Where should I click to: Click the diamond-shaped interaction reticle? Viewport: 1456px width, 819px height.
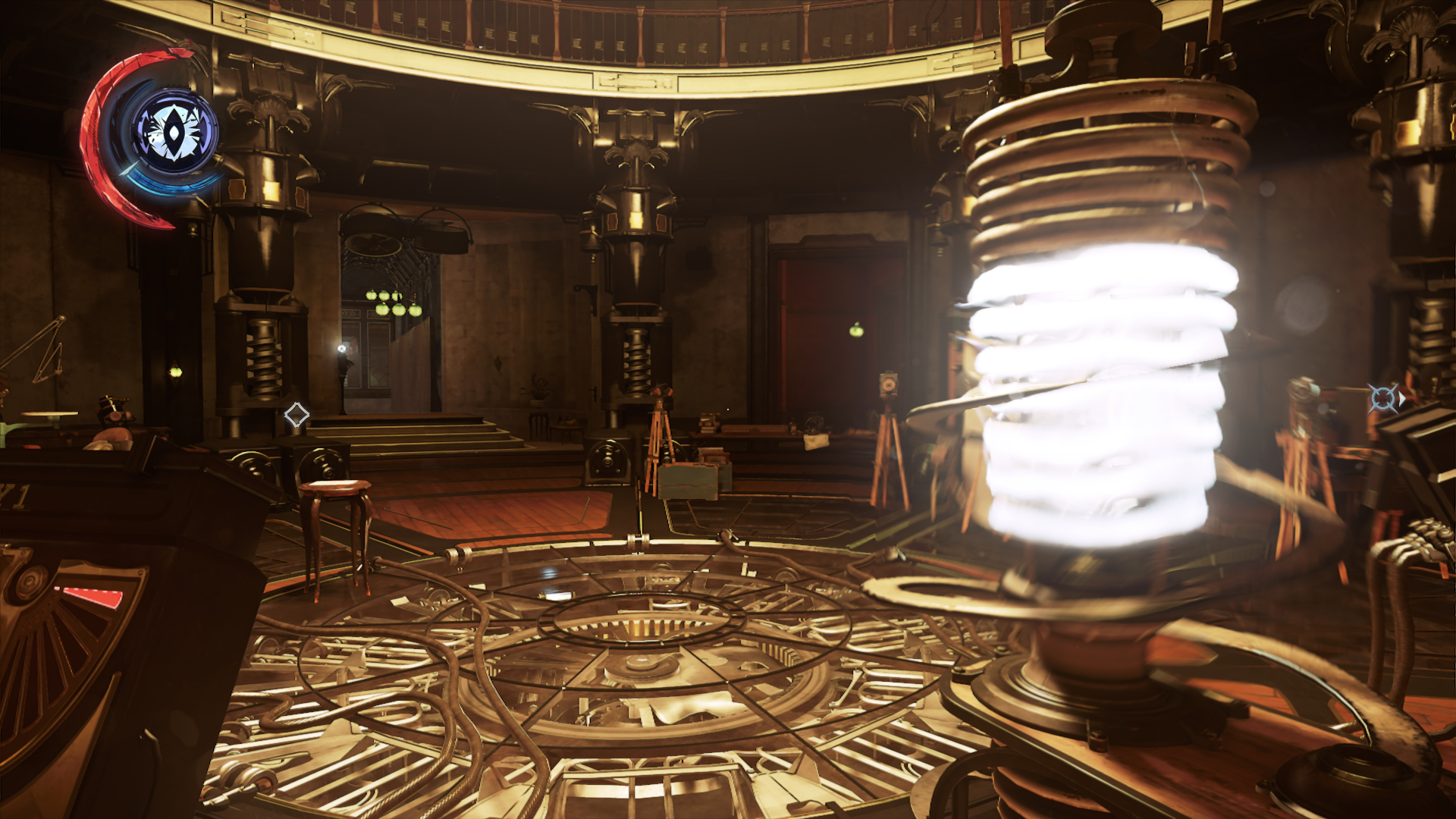click(296, 414)
